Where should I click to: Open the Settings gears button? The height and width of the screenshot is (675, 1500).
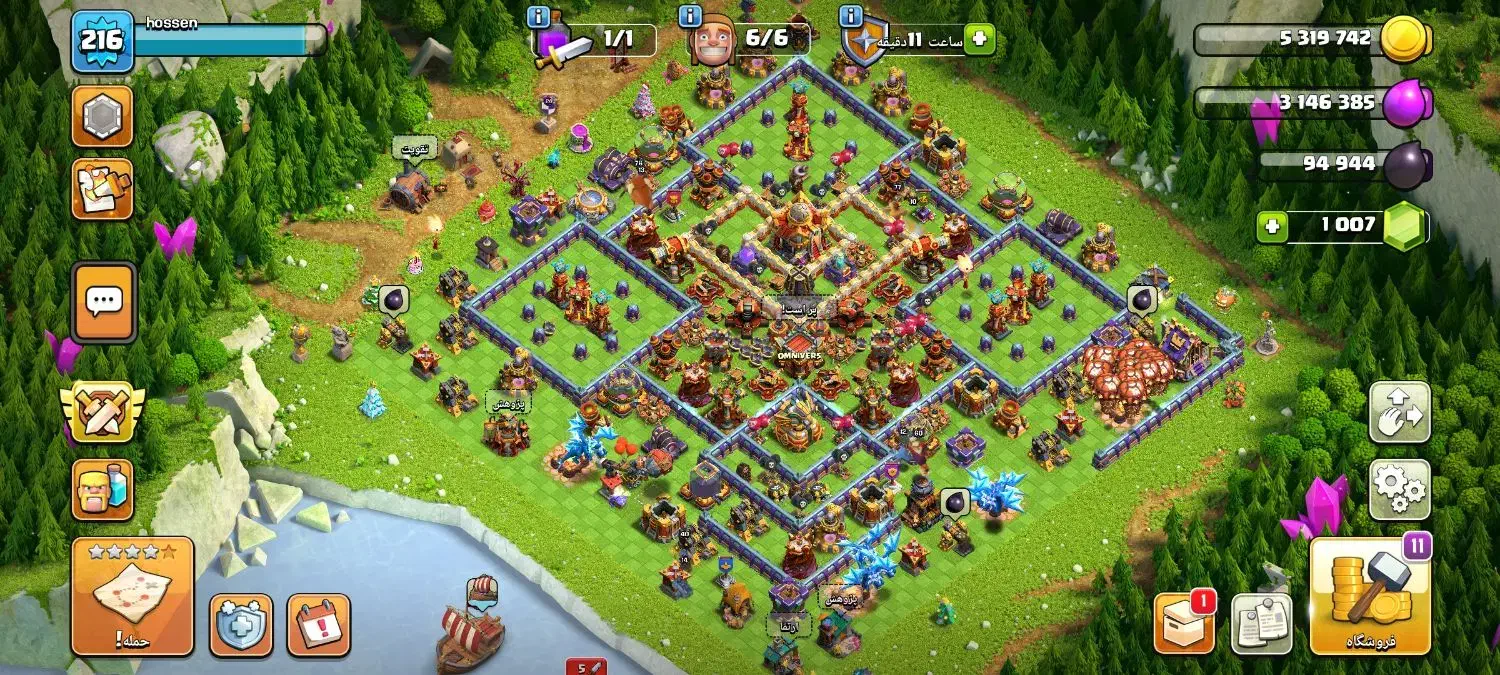pos(1399,489)
